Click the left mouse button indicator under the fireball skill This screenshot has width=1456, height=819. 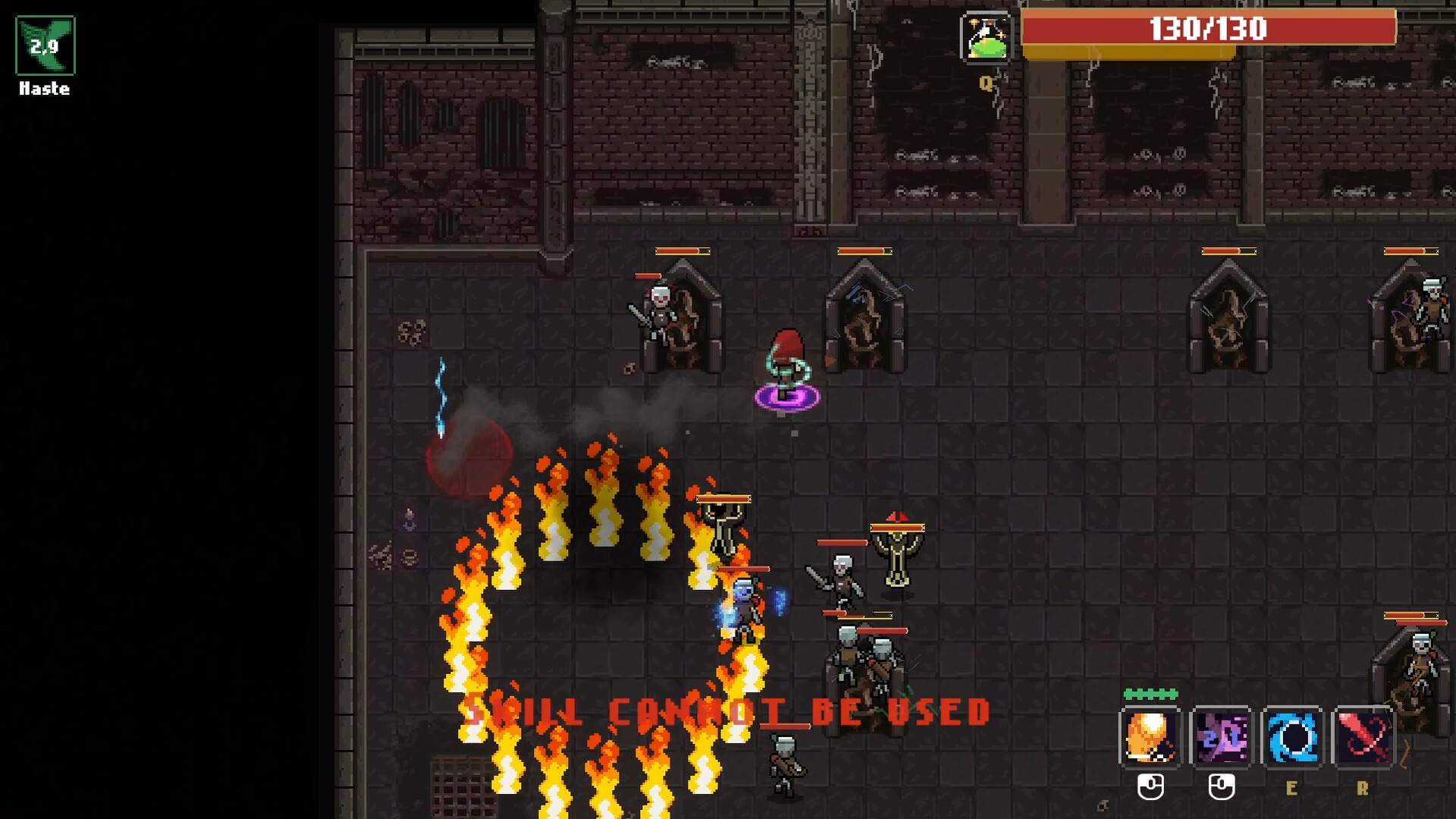pyautogui.click(x=1150, y=788)
